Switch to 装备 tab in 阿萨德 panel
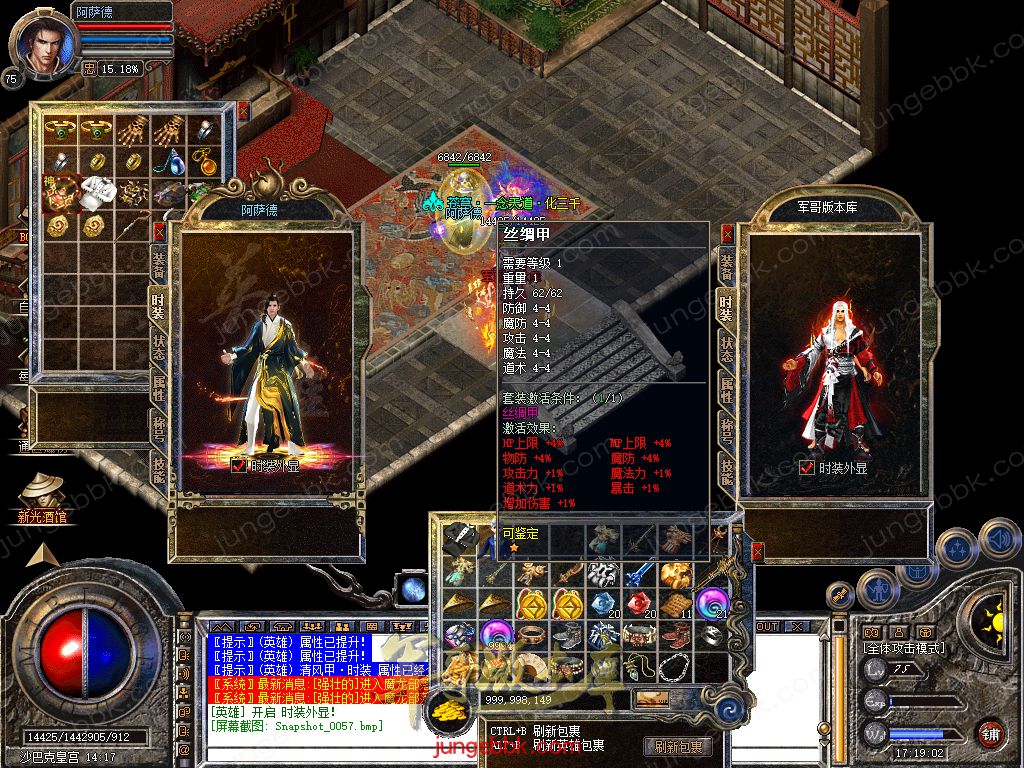The width and height of the screenshot is (1024, 768). (159, 263)
